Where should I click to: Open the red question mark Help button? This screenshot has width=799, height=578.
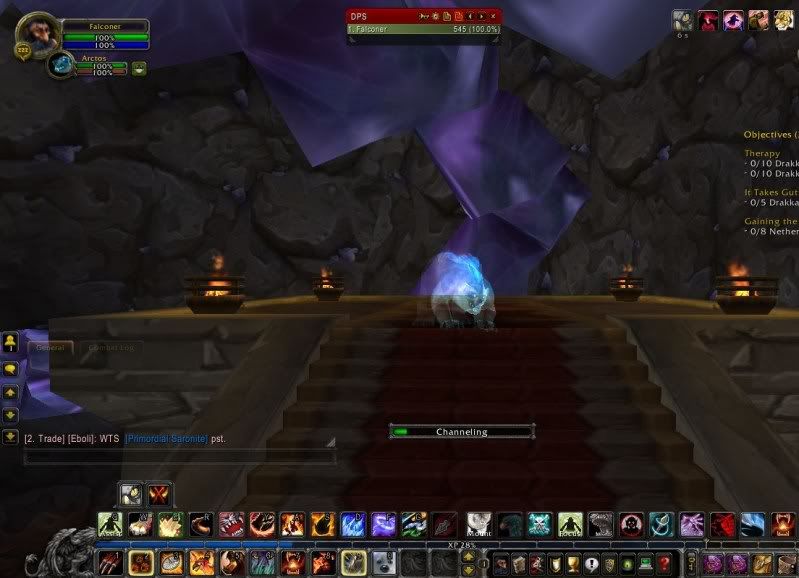(x=663, y=564)
